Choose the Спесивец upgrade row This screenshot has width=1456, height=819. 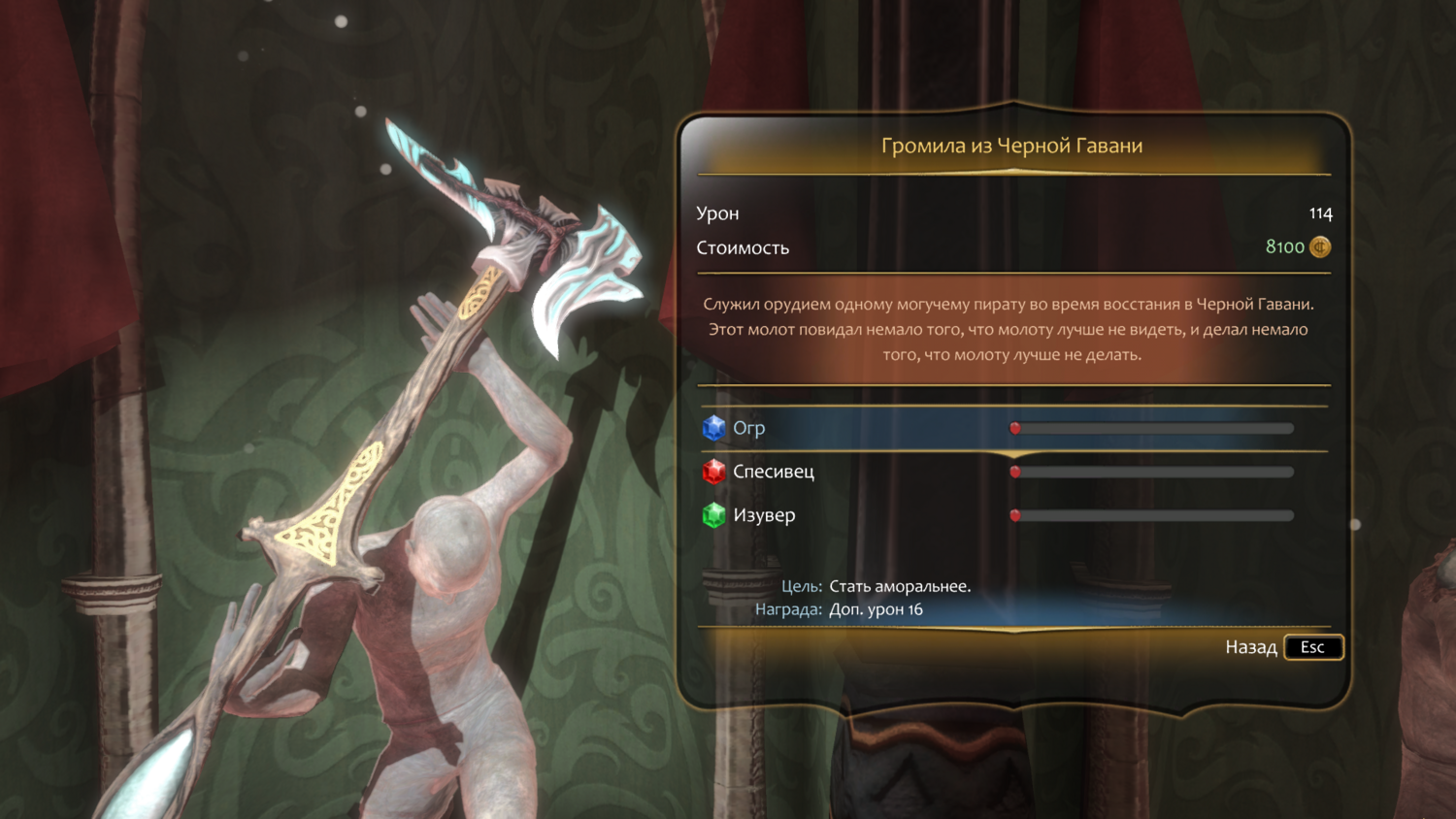tap(773, 472)
